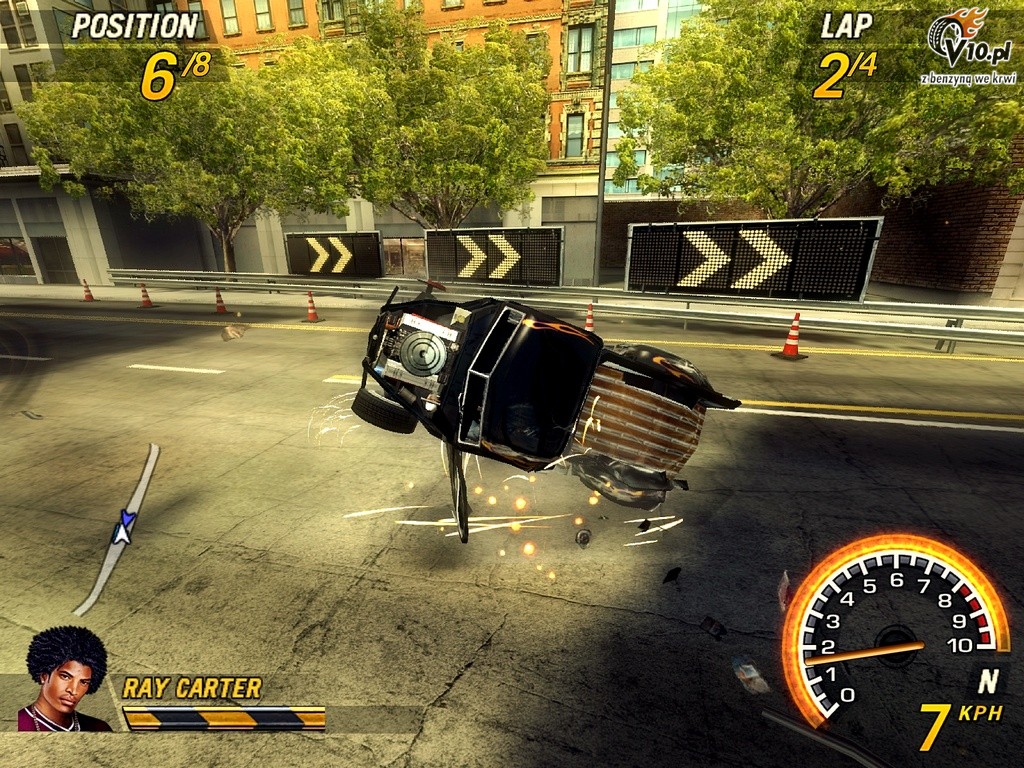The width and height of the screenshot is (1024, 768).
Task: Select the player arrow marker on the minimap
Action: click(x=124, y=526)
